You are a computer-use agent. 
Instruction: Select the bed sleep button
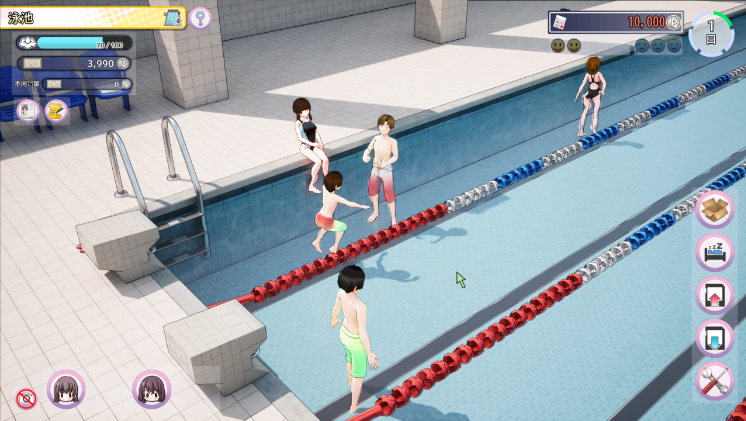tap(715, 252)
